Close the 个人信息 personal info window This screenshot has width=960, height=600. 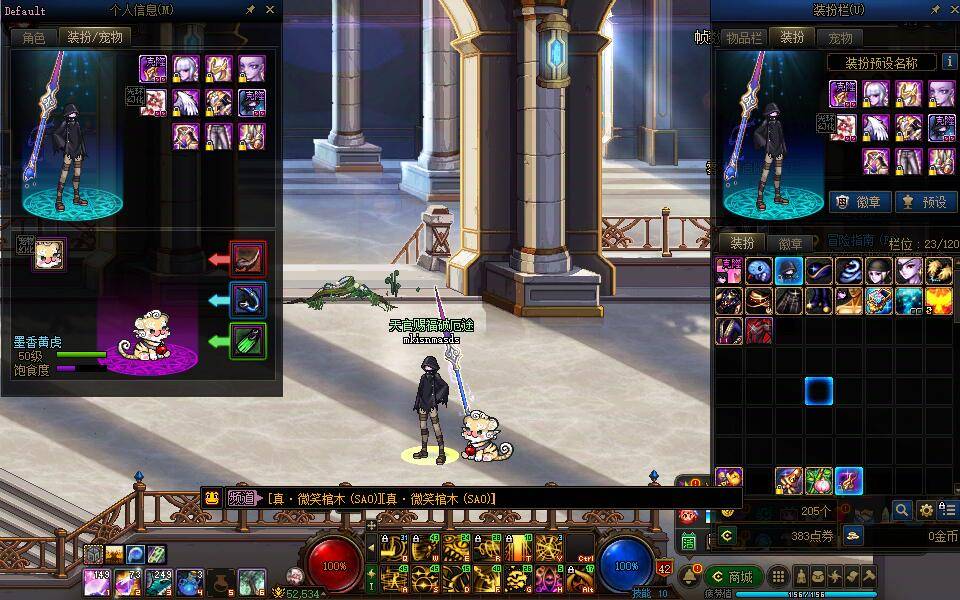point(270,10)
